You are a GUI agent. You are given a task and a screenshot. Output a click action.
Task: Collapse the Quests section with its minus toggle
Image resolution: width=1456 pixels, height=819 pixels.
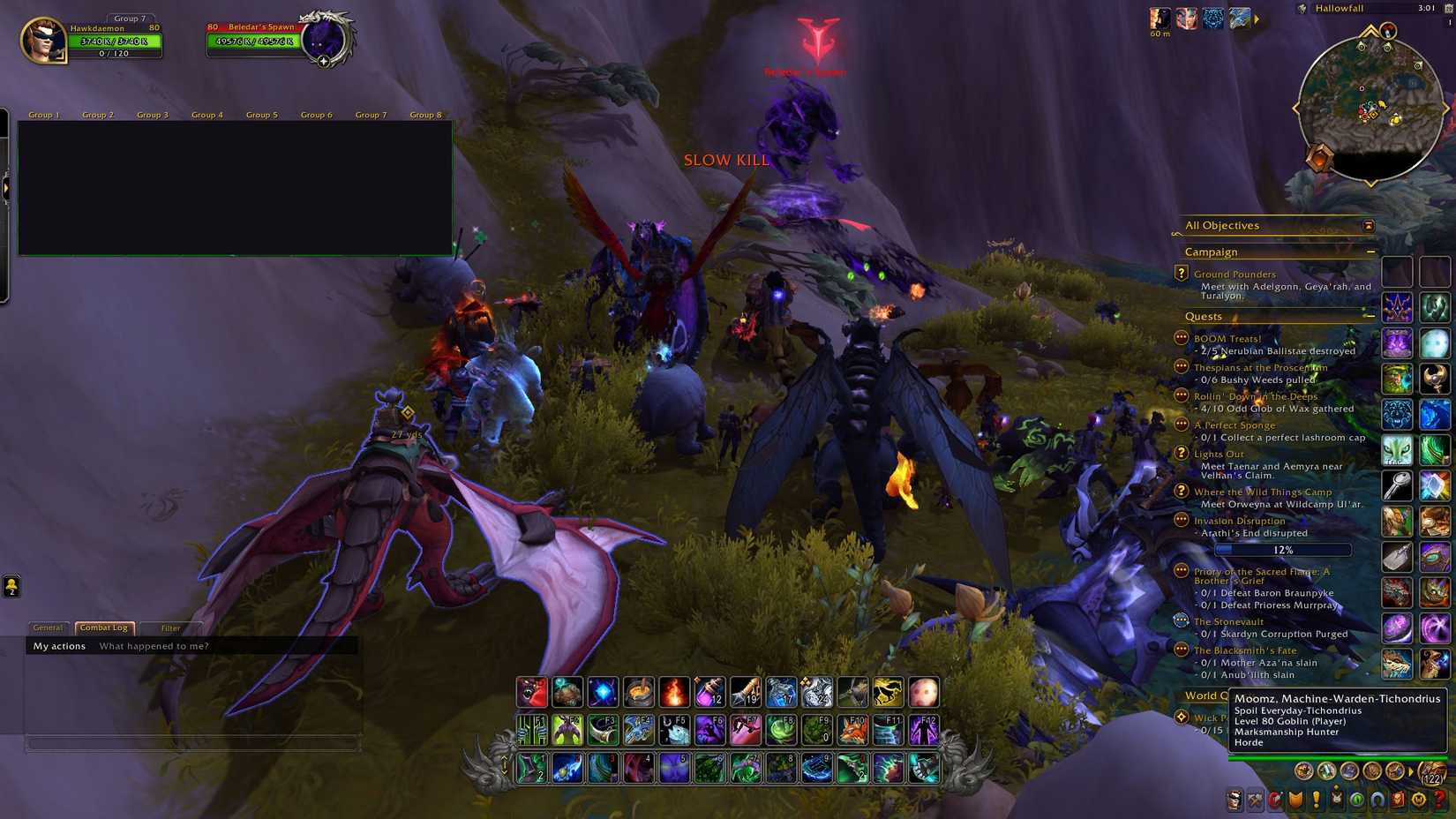pos(1370,315)
